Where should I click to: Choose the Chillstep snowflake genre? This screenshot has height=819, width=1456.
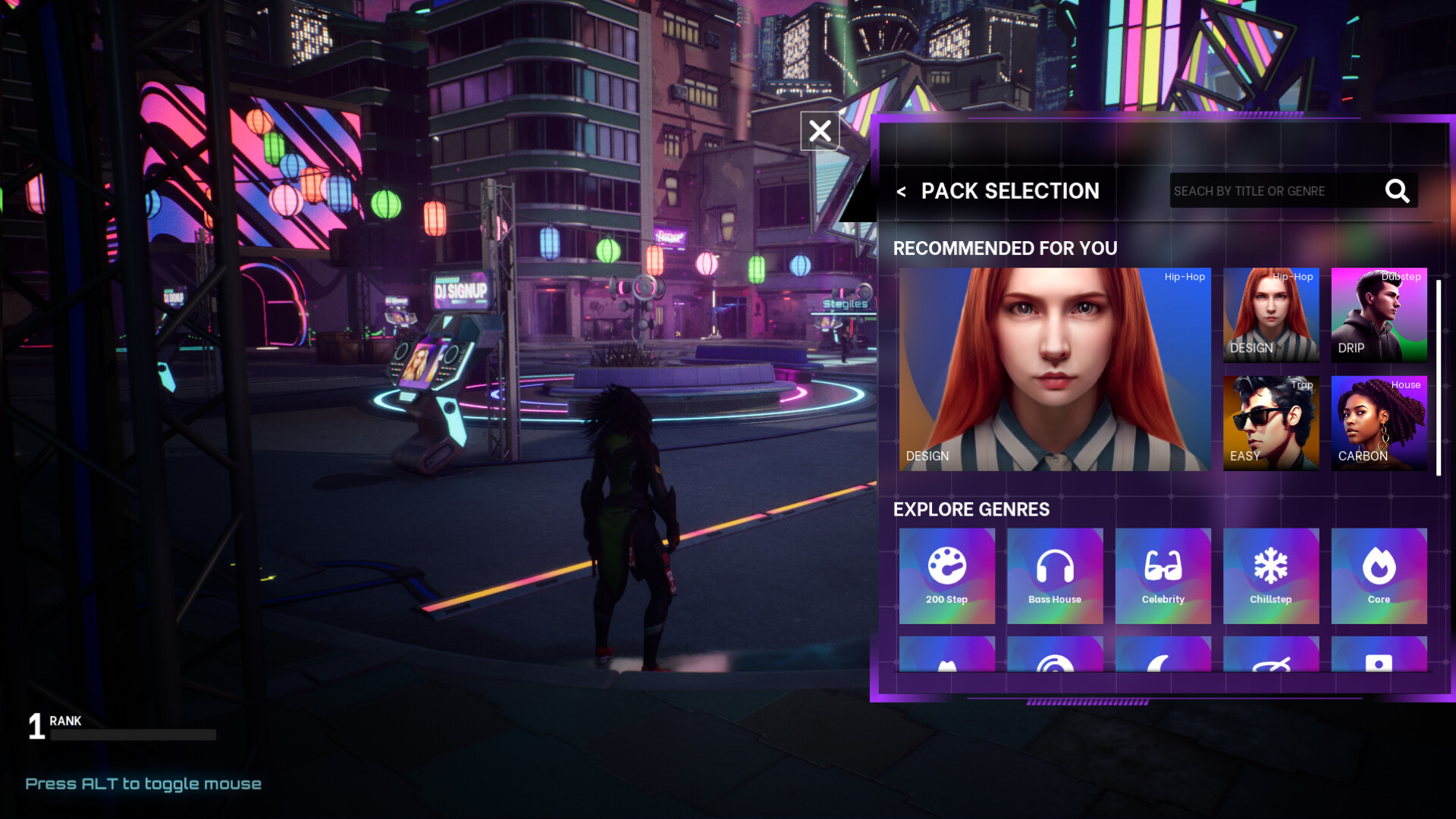(1271, 576)
